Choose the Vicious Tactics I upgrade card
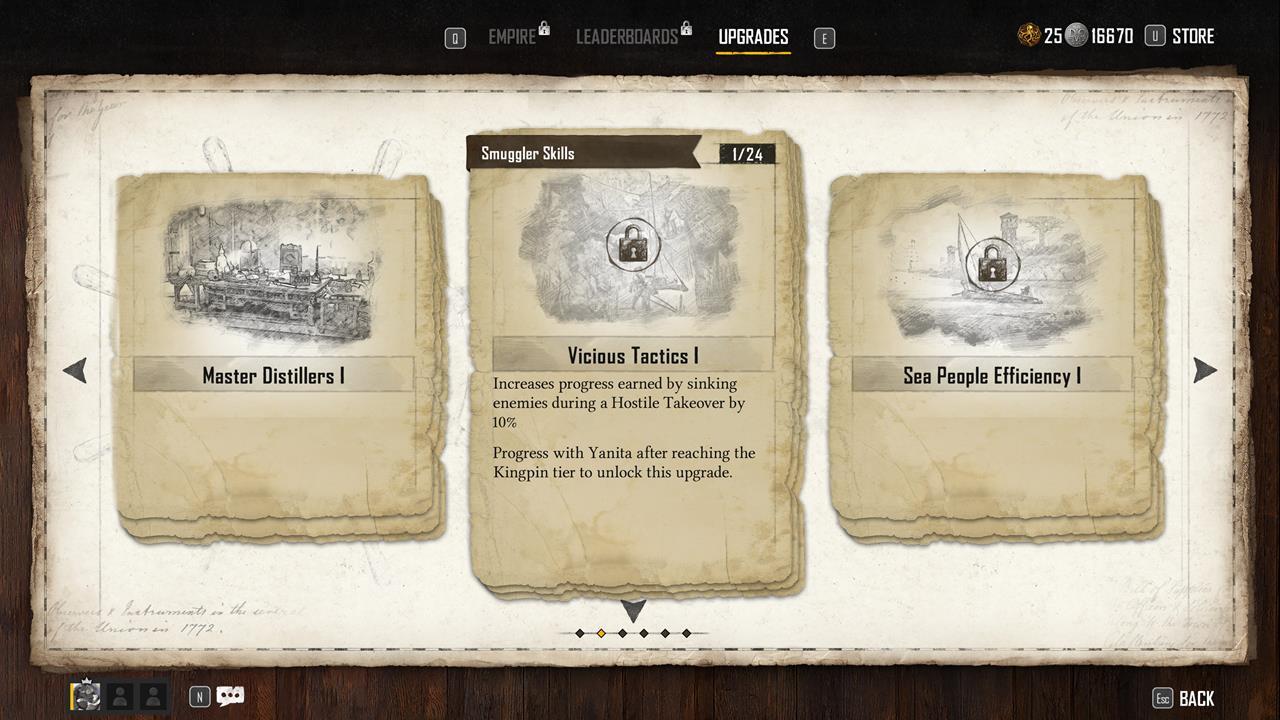Viewport: 1280px width, 720px height. (x=633, y=360)
